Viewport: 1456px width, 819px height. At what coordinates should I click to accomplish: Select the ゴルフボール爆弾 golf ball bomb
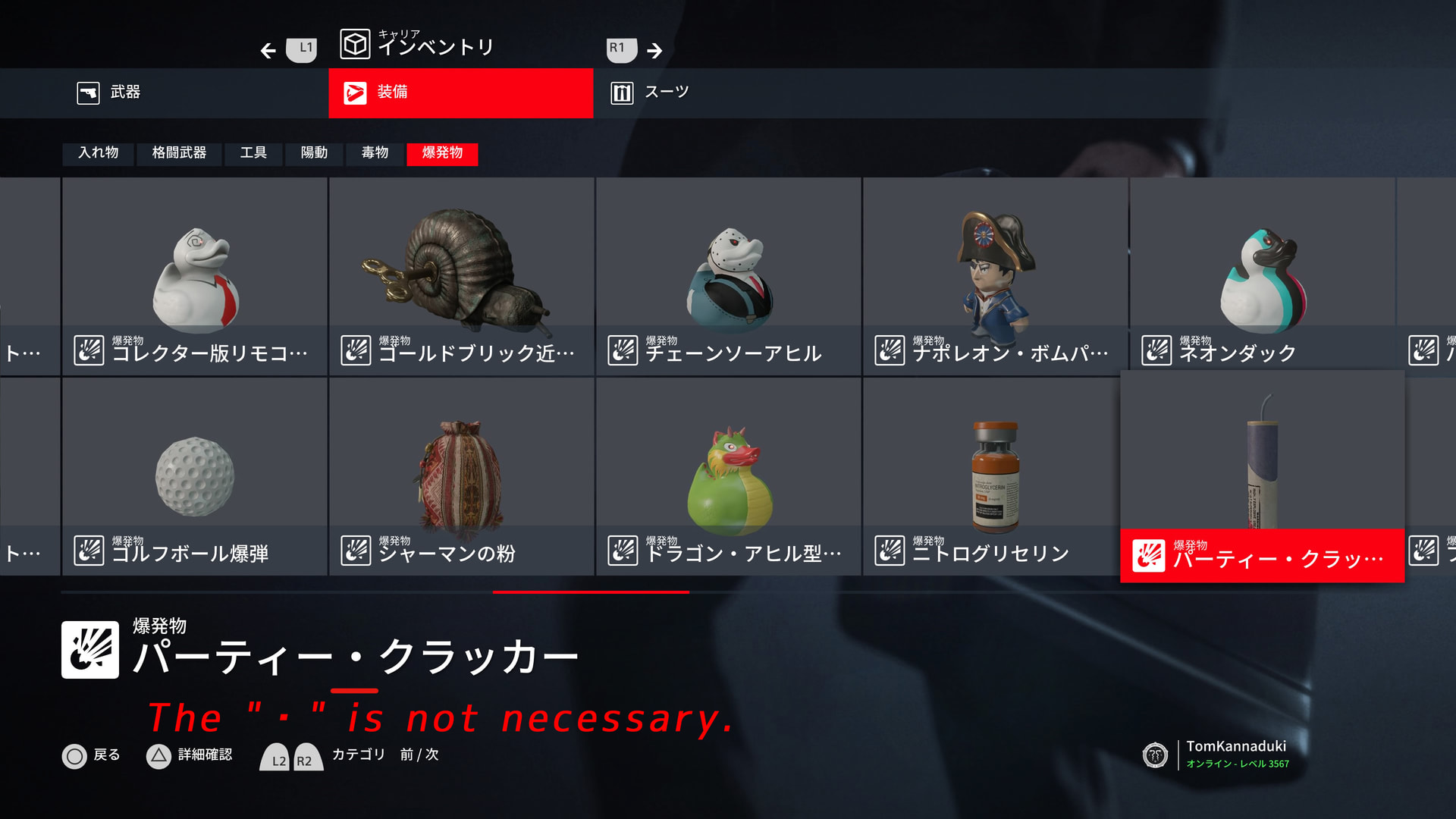195,477
